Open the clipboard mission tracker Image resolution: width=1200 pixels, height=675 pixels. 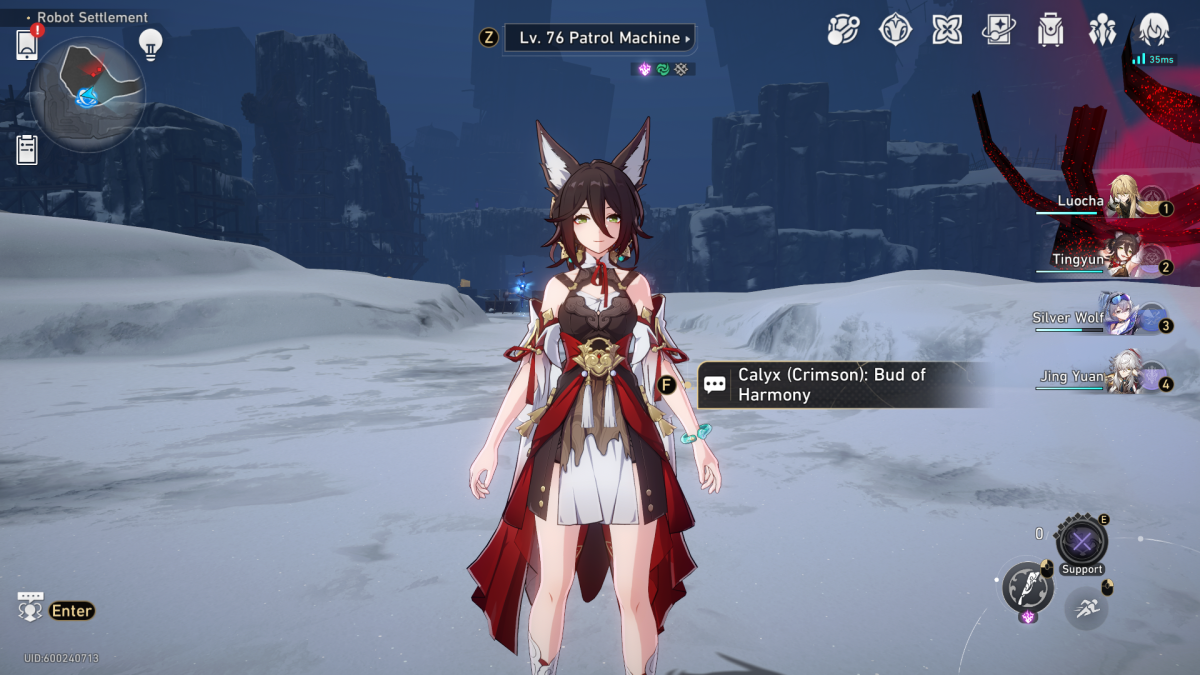(x=27, y=150)
